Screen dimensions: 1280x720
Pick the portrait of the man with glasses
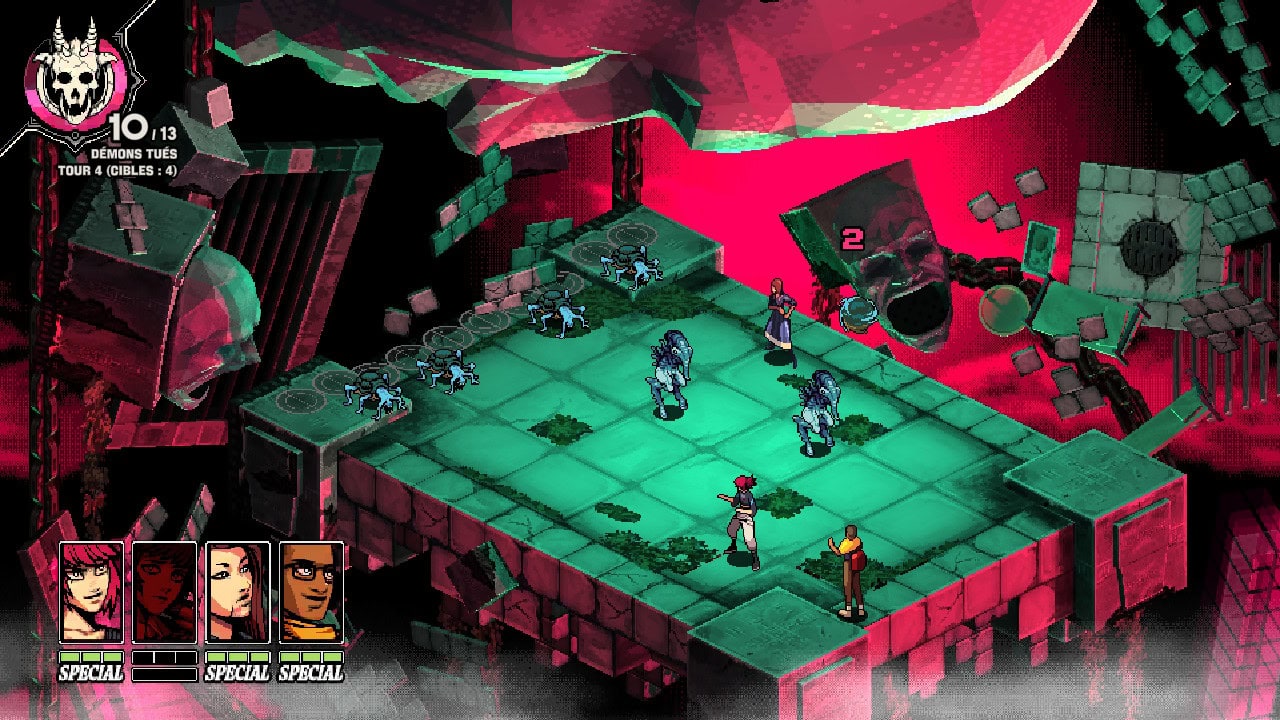(311, 592)
